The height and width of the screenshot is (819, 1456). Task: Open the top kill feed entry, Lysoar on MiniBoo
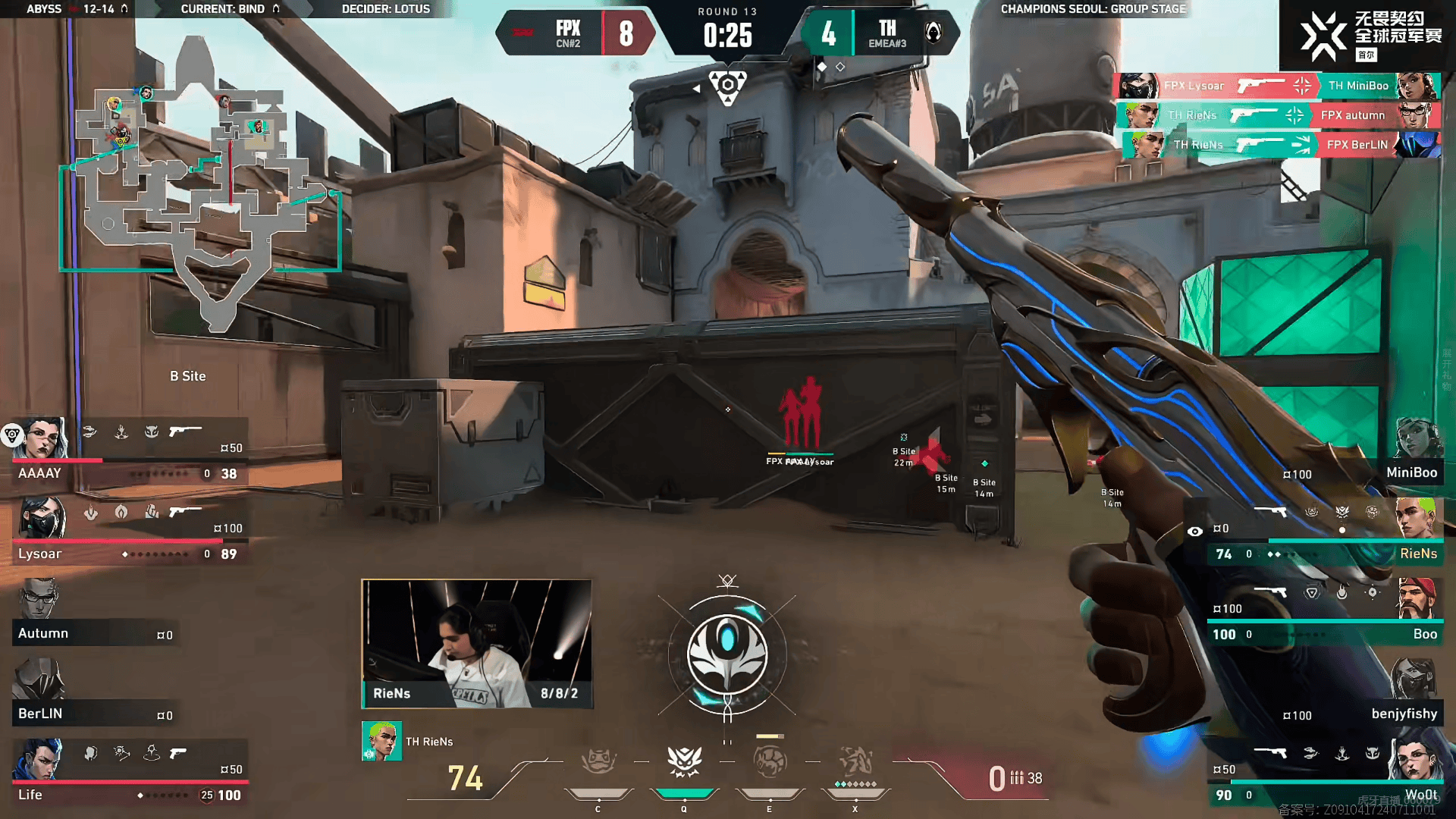(1279, 86)
